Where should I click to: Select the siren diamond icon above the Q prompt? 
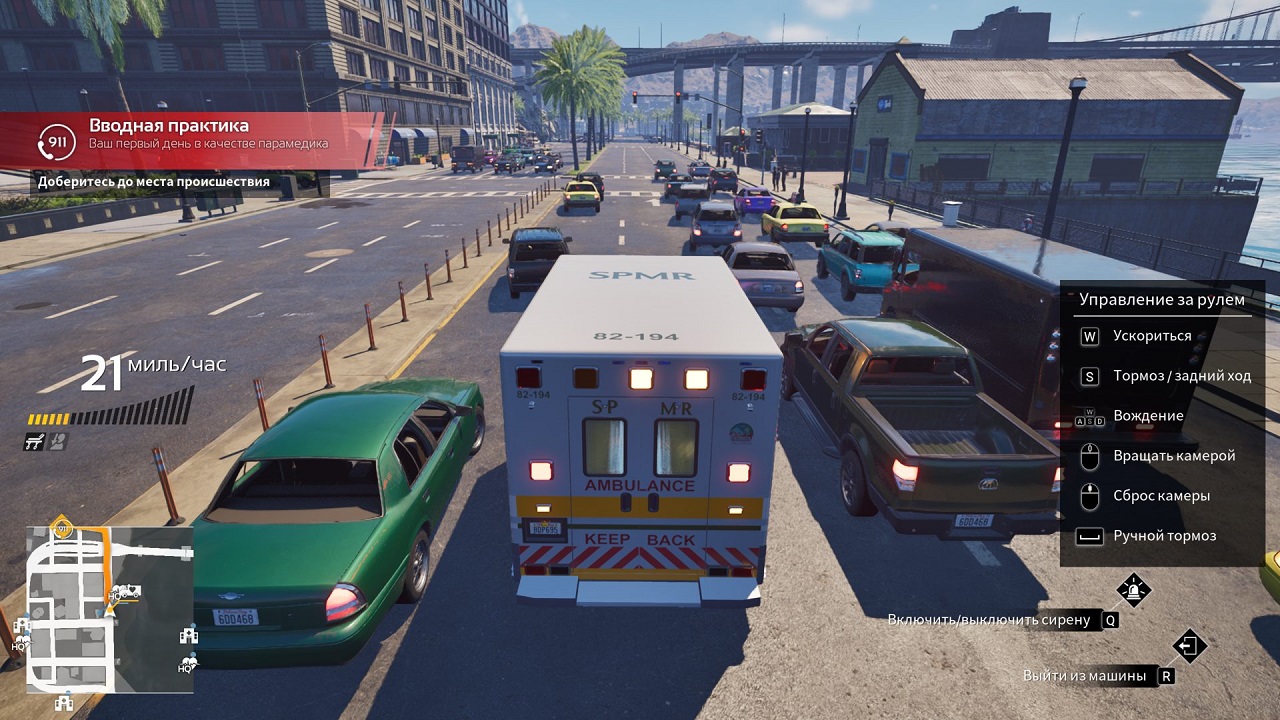1133,592
